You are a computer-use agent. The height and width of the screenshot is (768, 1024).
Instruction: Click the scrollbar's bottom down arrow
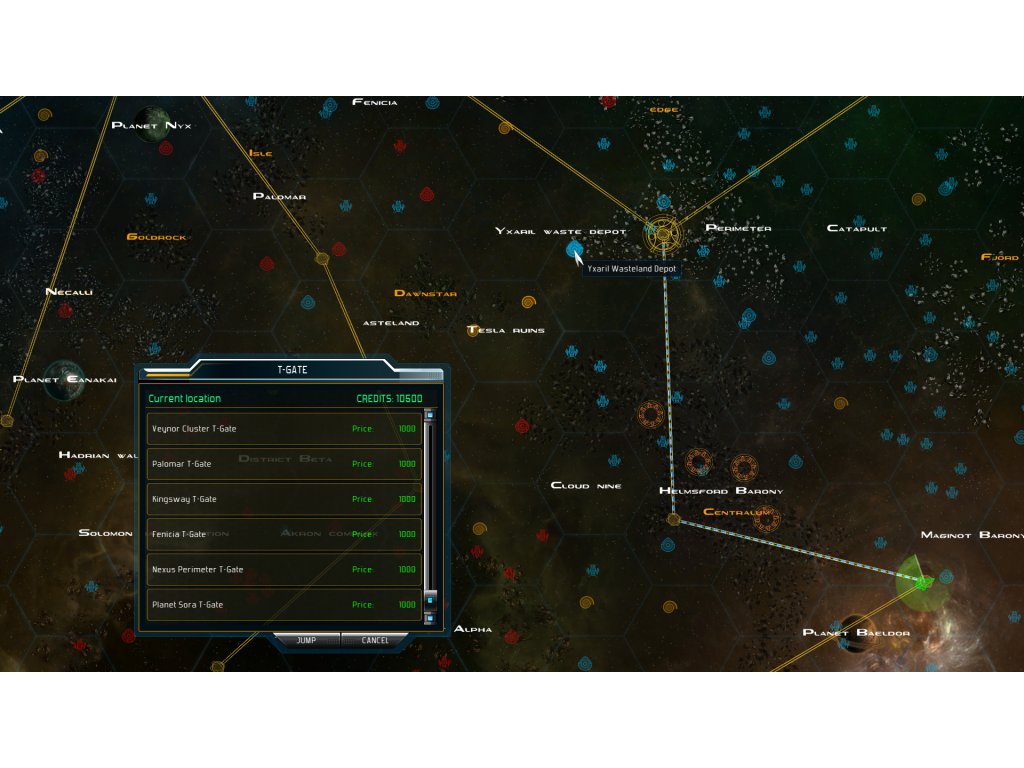(x=431, y=618)
